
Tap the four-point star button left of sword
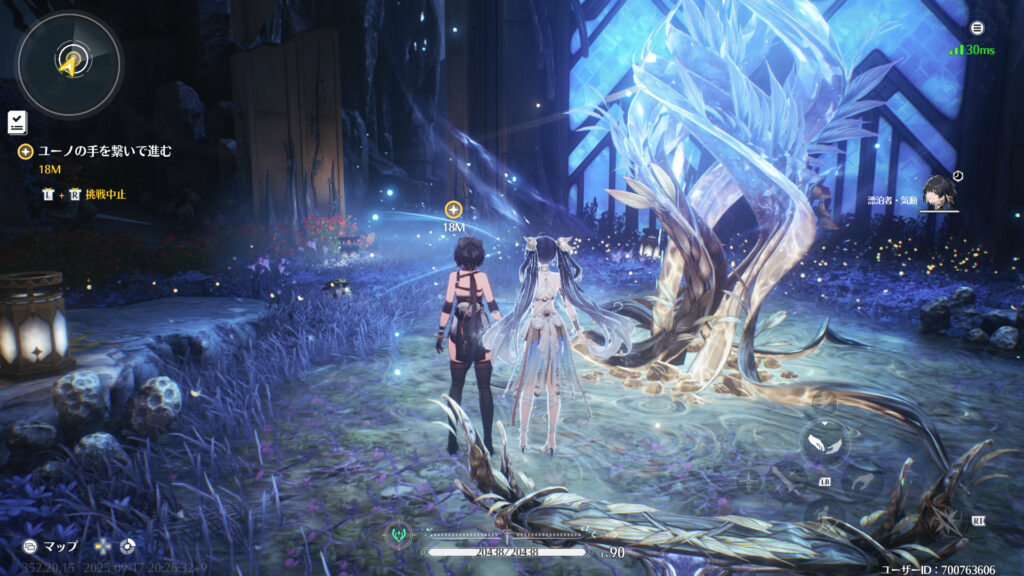pyautogui.click(x=749, y=481)
